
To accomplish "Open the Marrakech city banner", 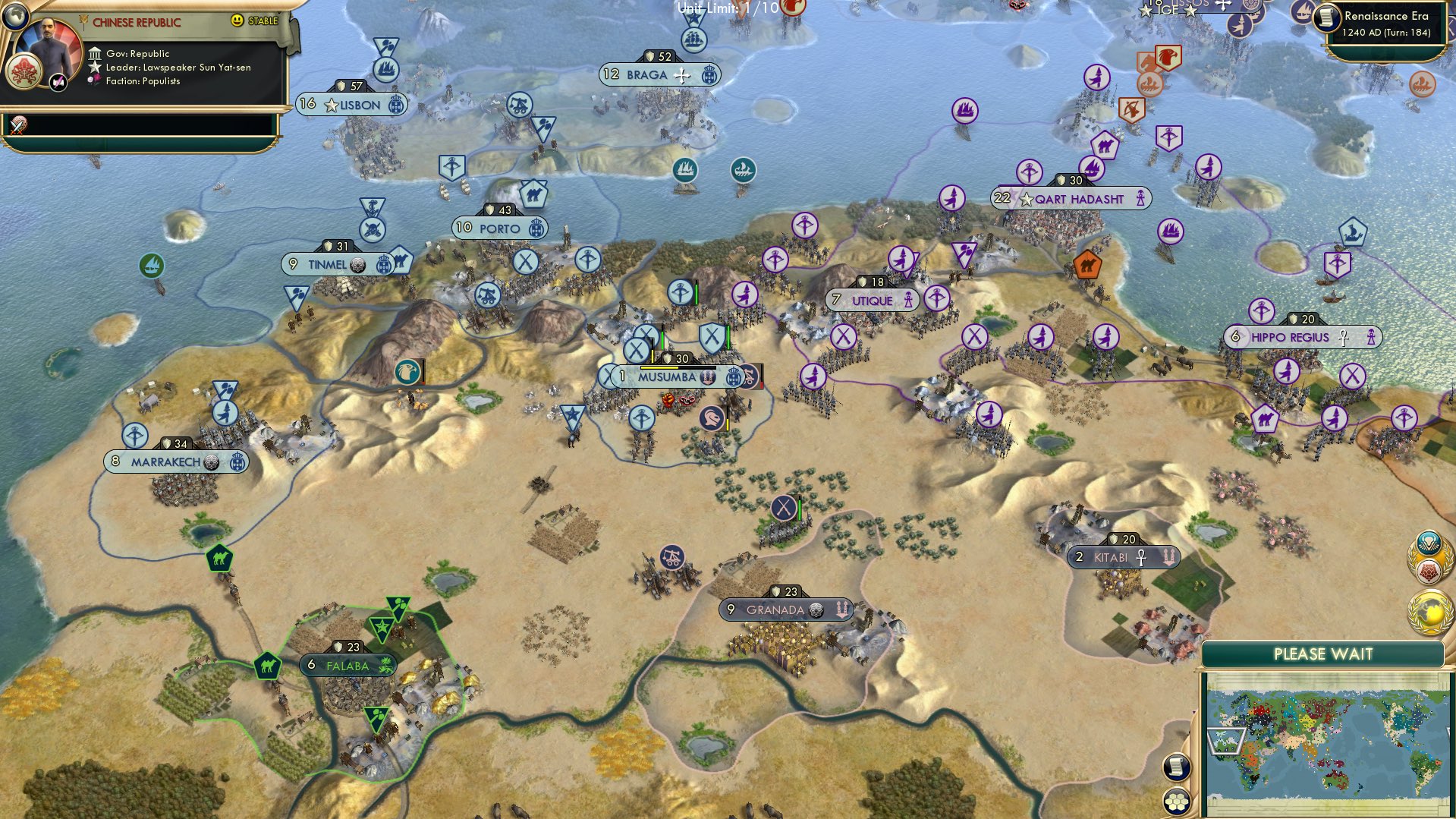I will click(x=175, y=461).
